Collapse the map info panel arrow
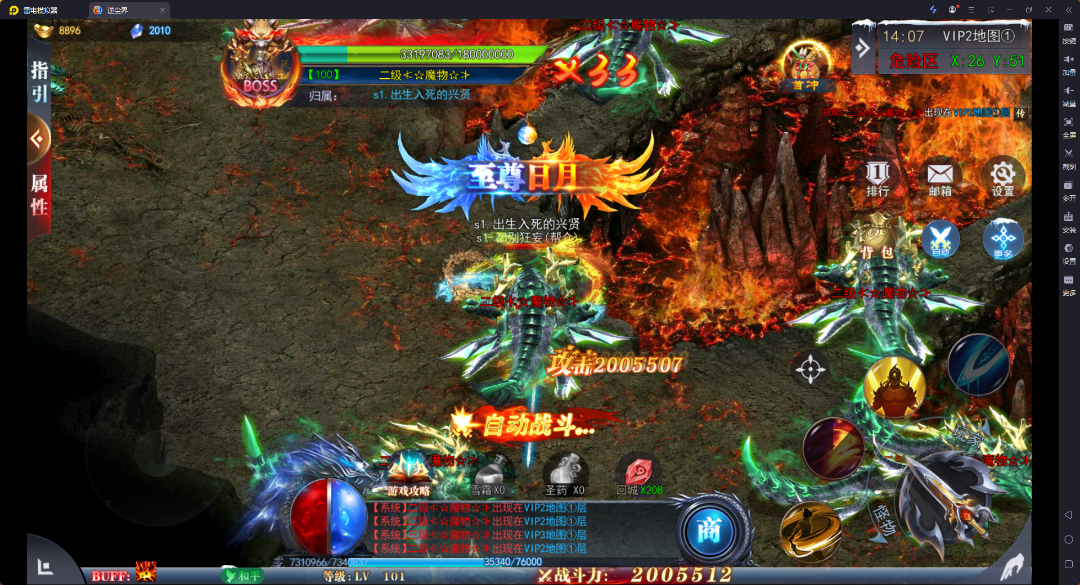 (862, 48)
